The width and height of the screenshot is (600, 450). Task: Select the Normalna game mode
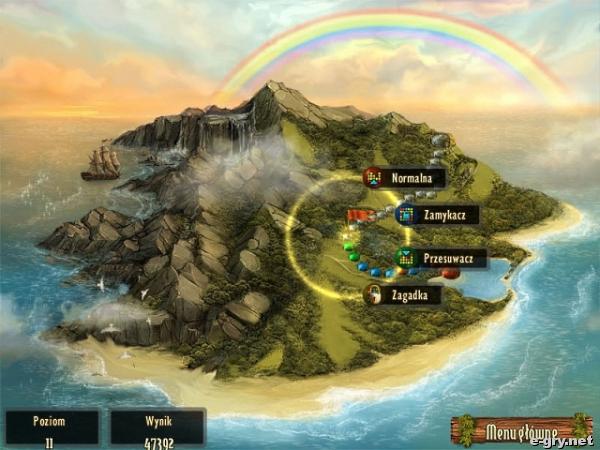click(x=404, y=178)
